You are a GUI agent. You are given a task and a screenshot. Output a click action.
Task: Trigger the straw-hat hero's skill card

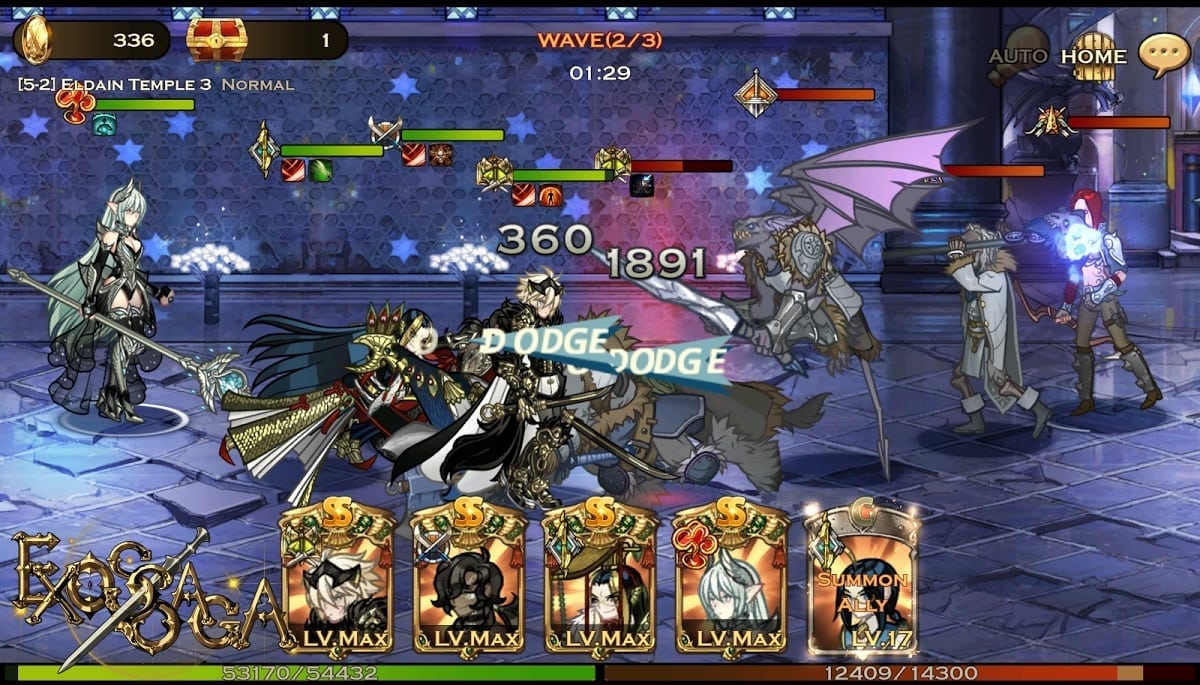599,580
